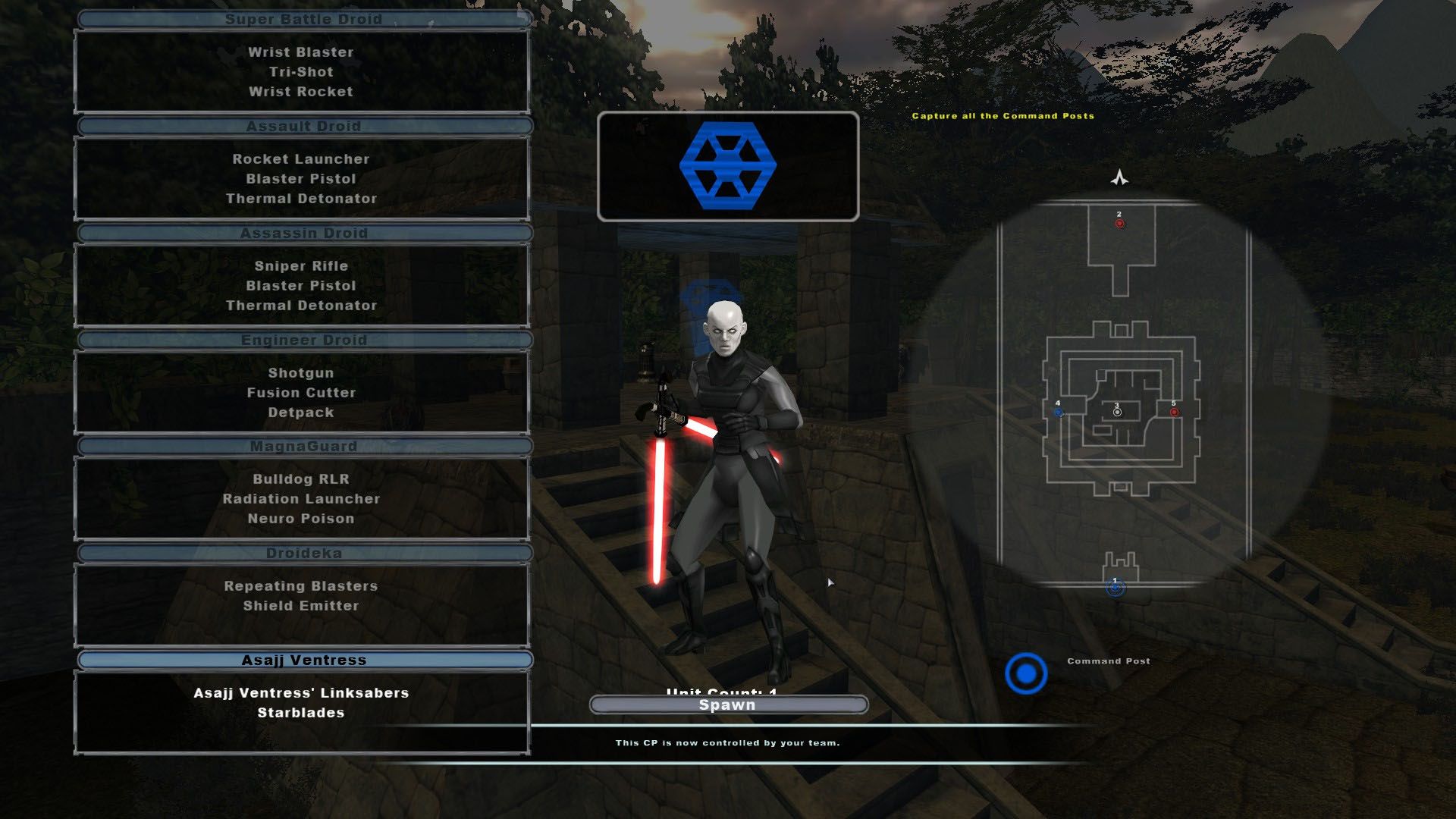Click the Spawn button
Screen dimensions: 1456x819
(727, 704)
